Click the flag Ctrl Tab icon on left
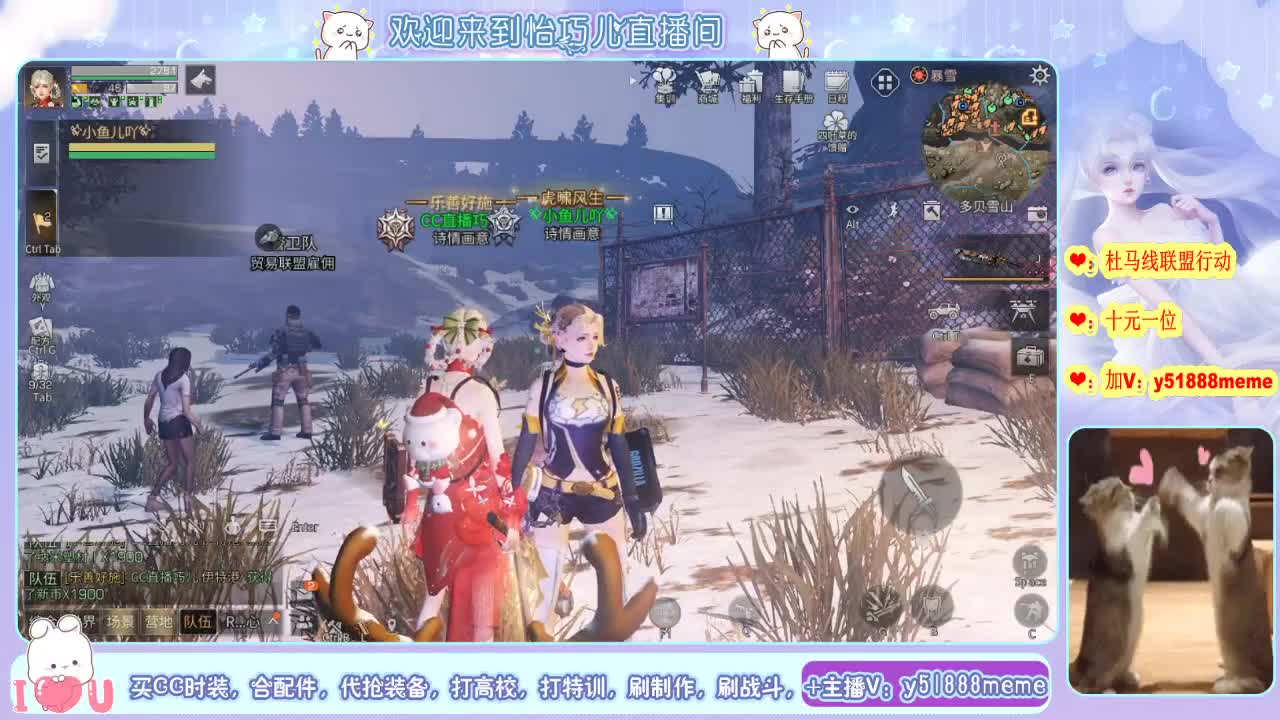The height and width of the screenshot is (720, 1280). pos(42,218)
